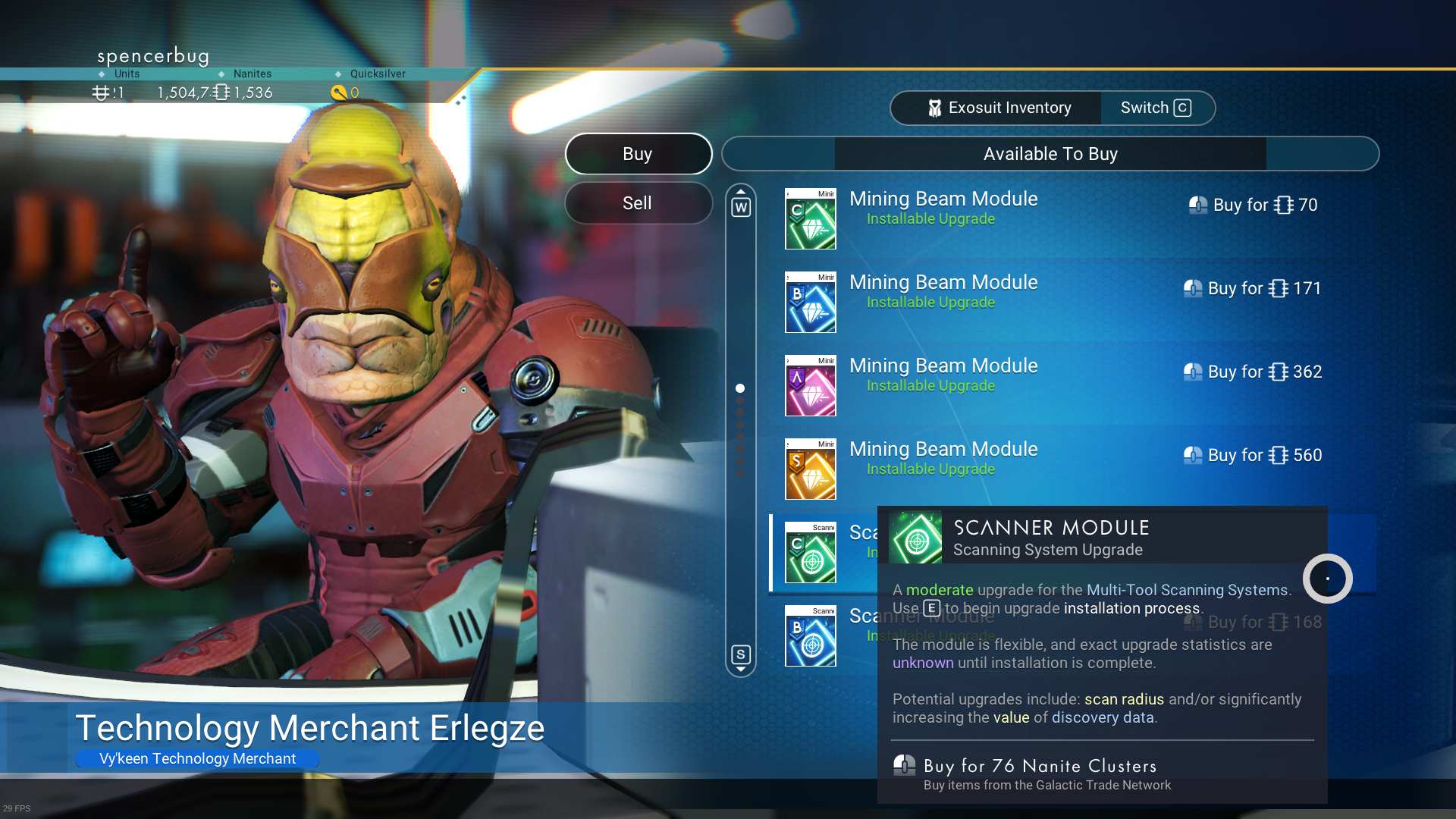Viewport: 1456px width, 819px height.
Task: Buy C-class Mining Beam Module for 70
Action: [1253, 206]
